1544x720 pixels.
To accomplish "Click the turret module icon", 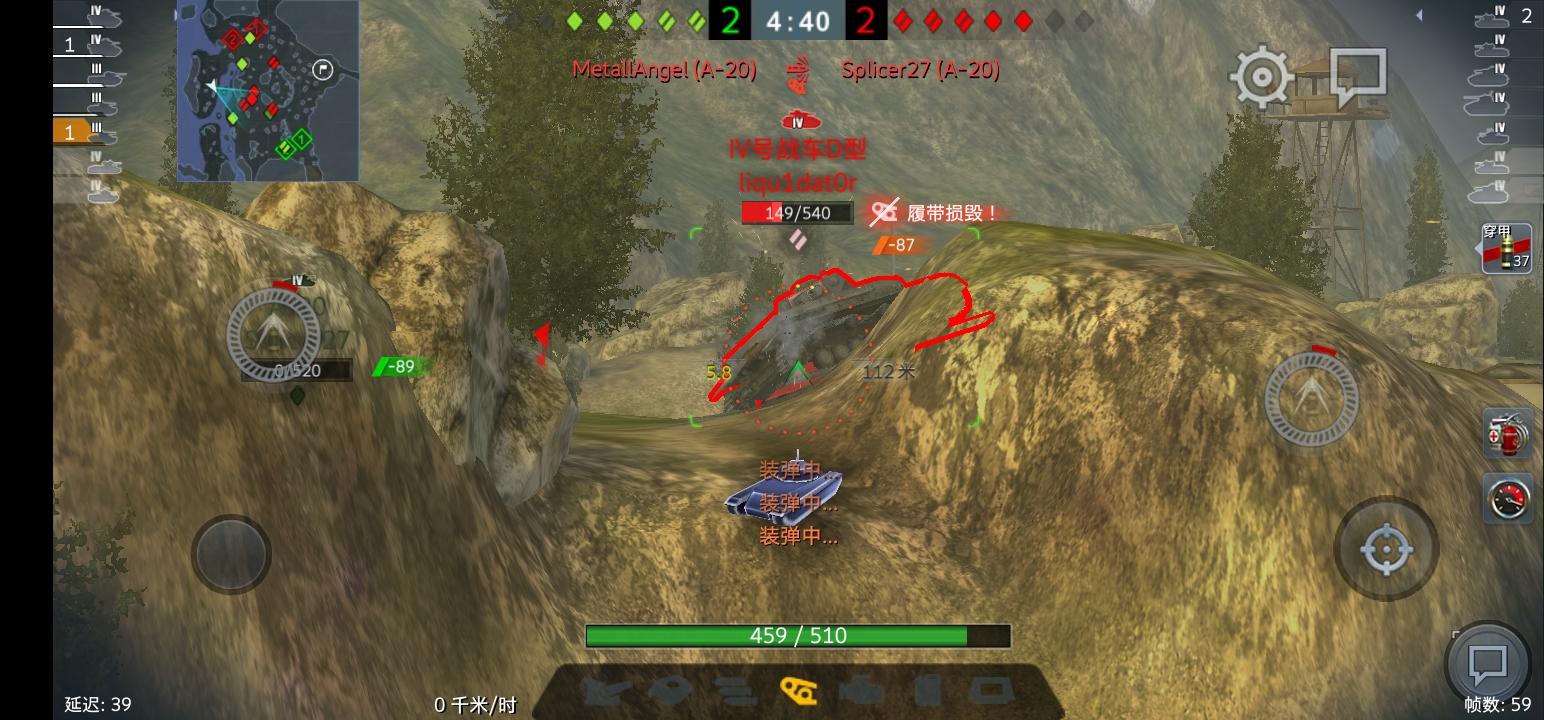I will coord(671,690).
